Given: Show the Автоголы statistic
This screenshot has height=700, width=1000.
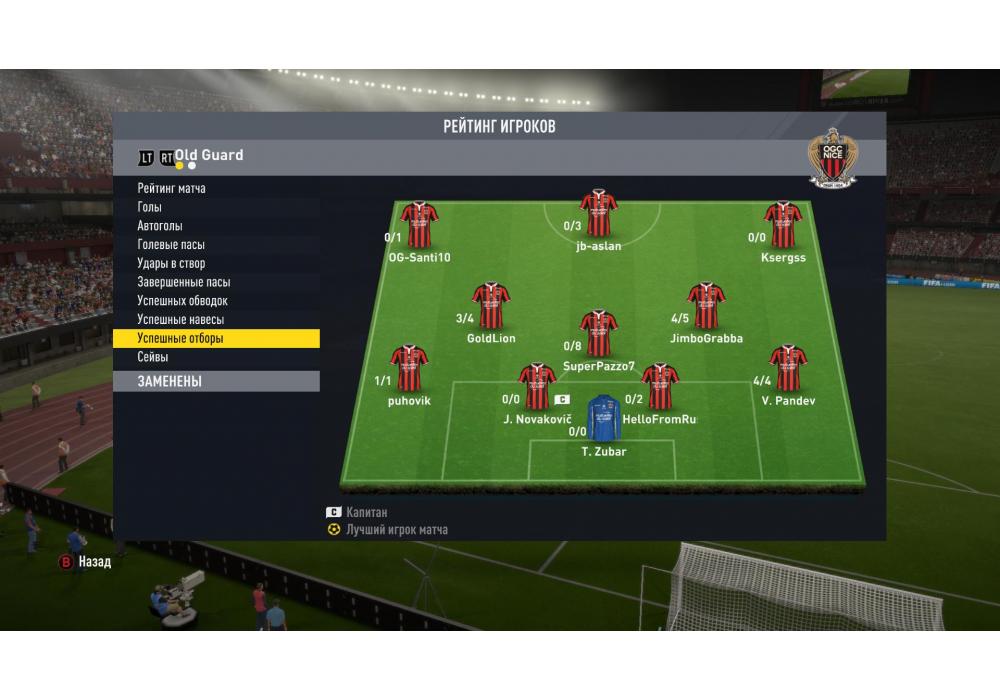Looking at the screenshot, I should tap(160, 226).
